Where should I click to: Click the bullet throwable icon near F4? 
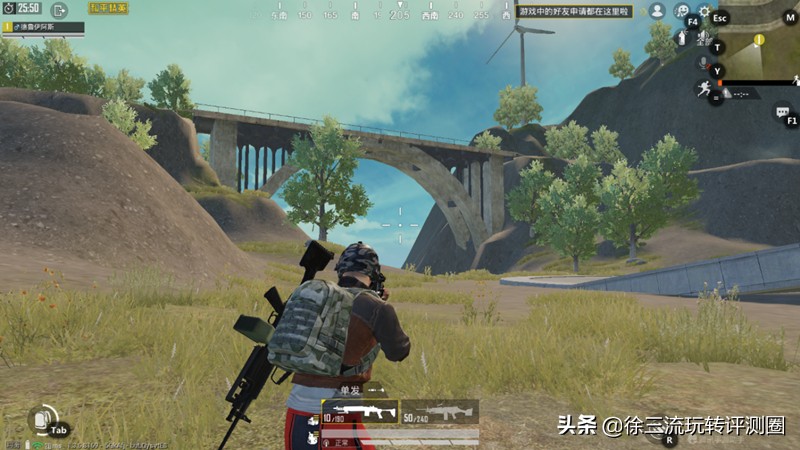tap(682, 37)
